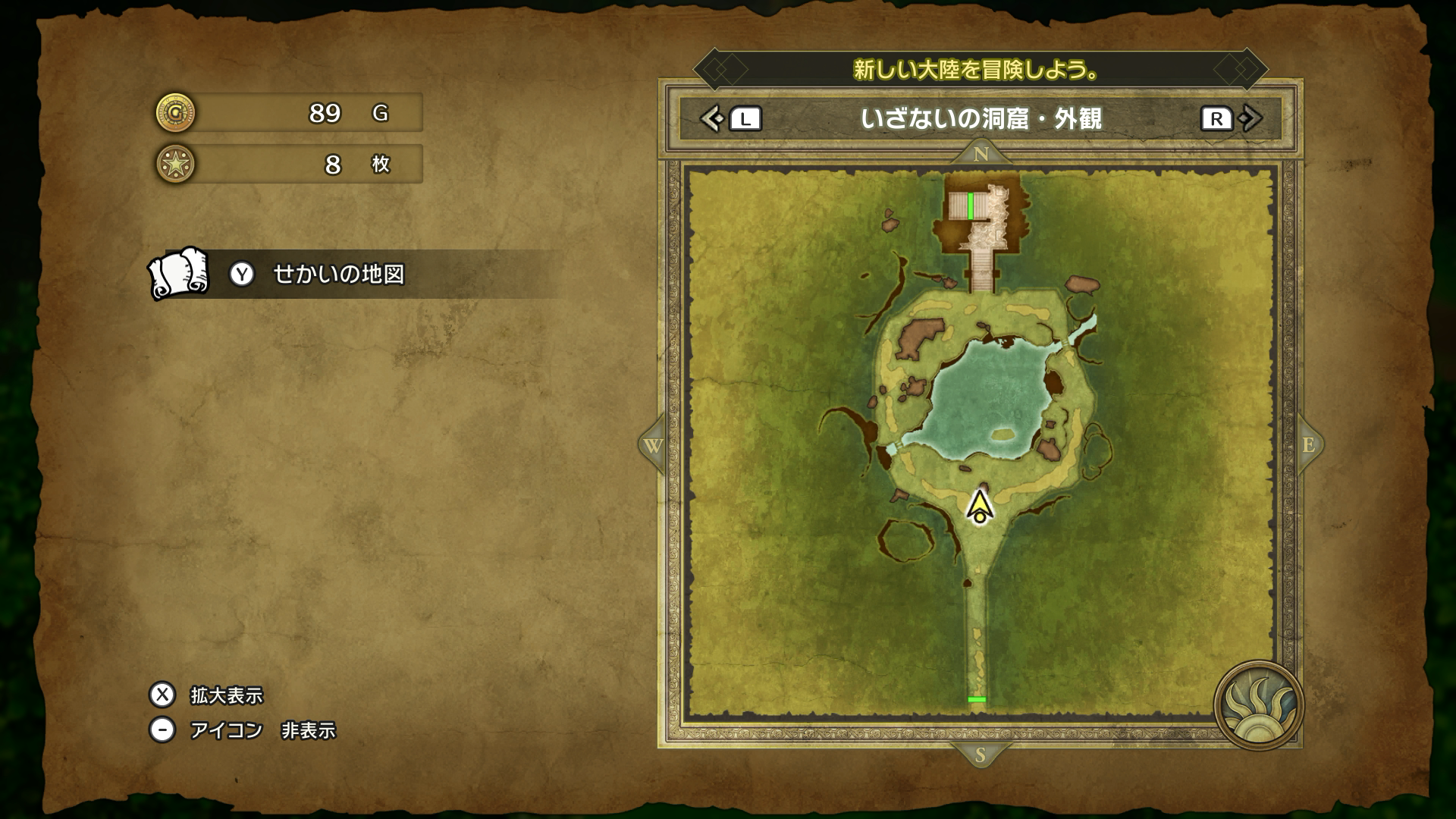The image size is (1456, 819).
Task: Click the world map scroll icon
Action: [x=179, y=273]
